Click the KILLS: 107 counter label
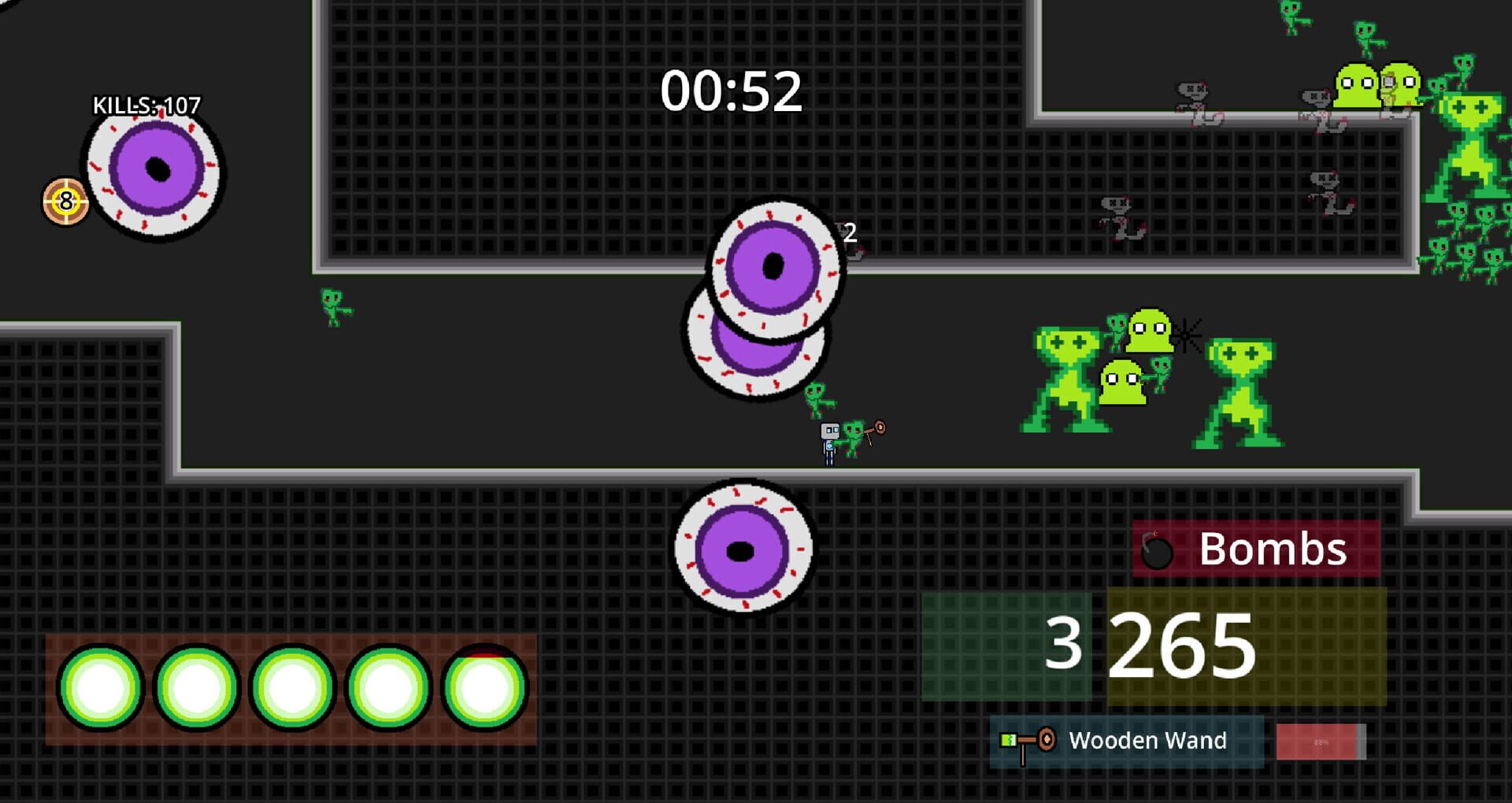Screen dimensions: 1512x803 click(x=146, y=102)
